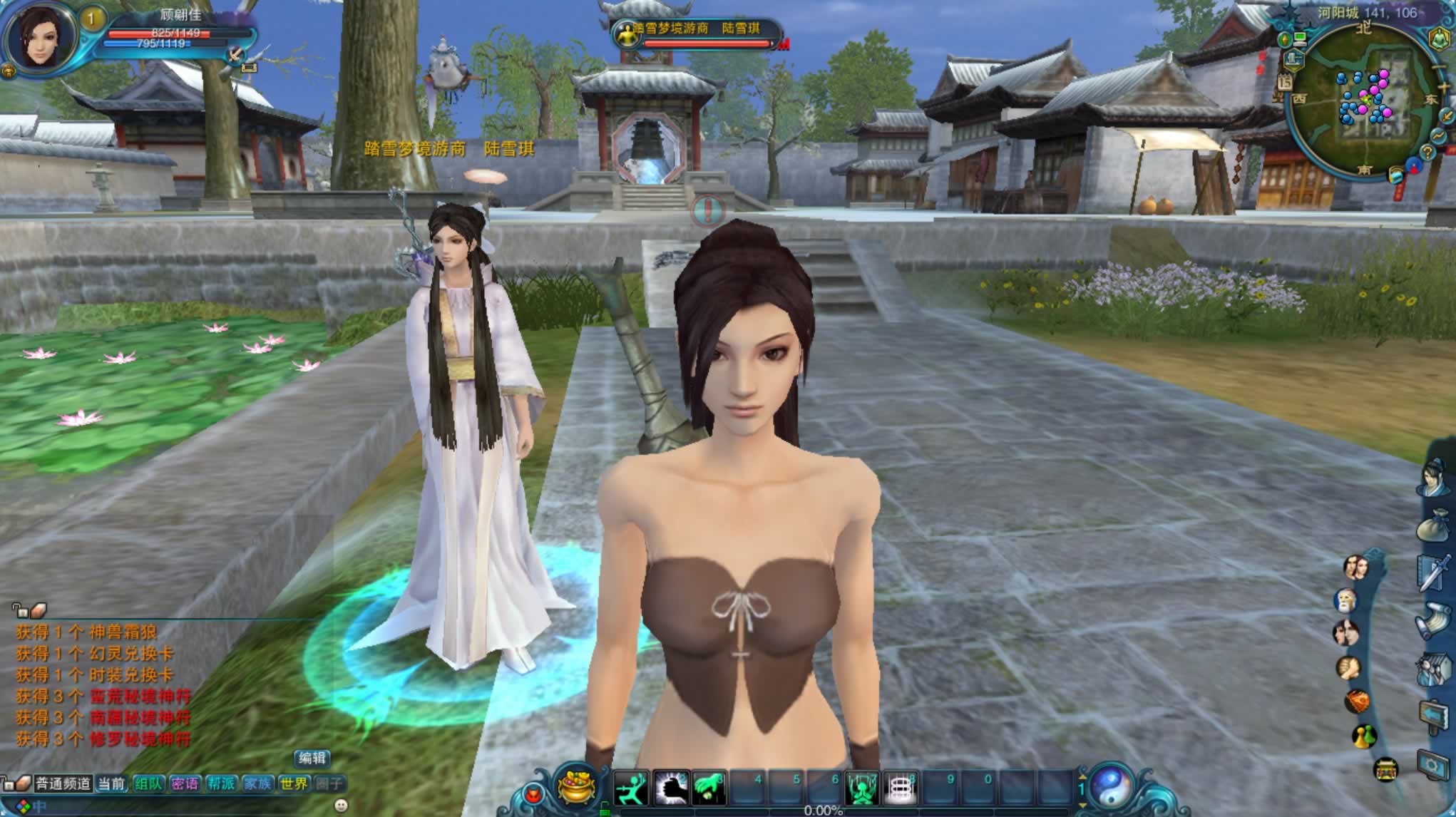Activate the white ring cage skill

pyautogui.click(x=900, y=789)
